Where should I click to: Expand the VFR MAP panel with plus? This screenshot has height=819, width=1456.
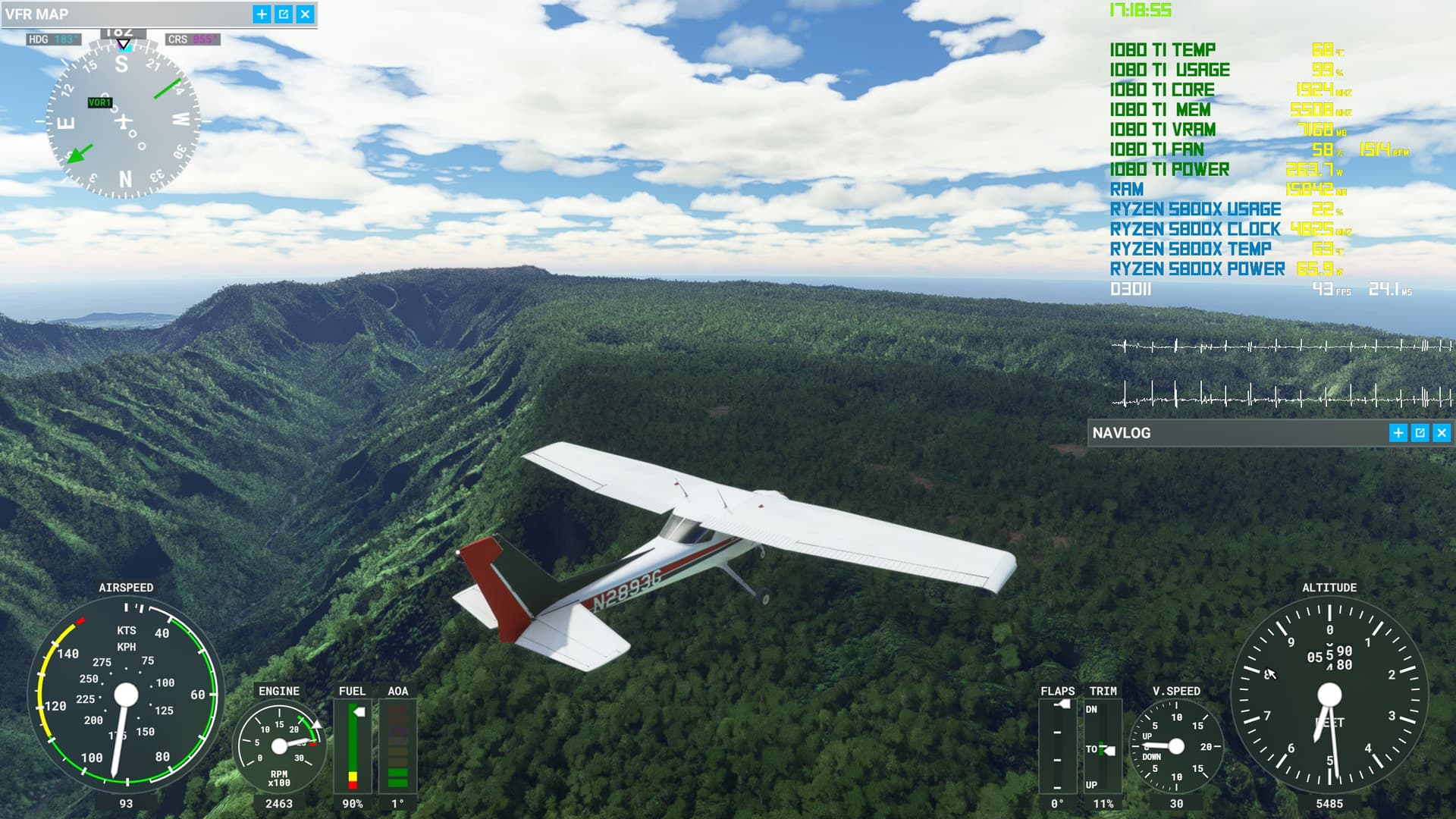(x=262, y=14)
